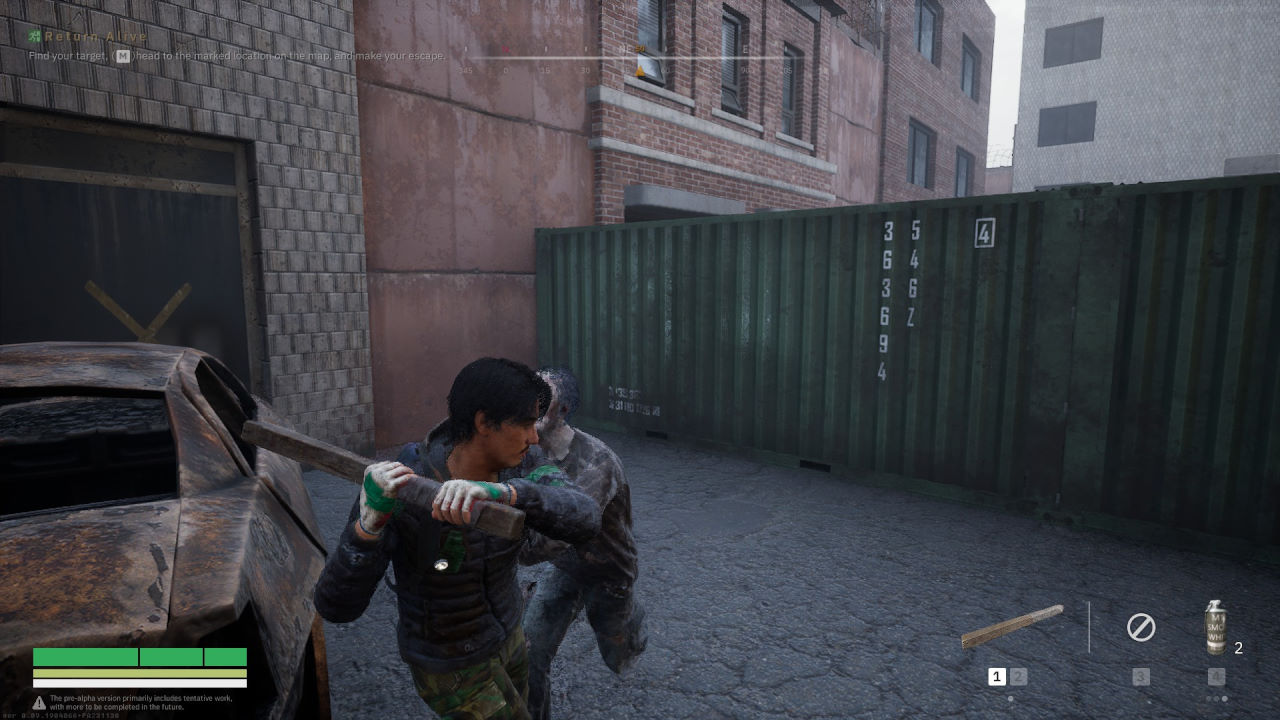Select the smoke grenade slot
This screenshot has width=1280, height=720.
pos(1215,628)
